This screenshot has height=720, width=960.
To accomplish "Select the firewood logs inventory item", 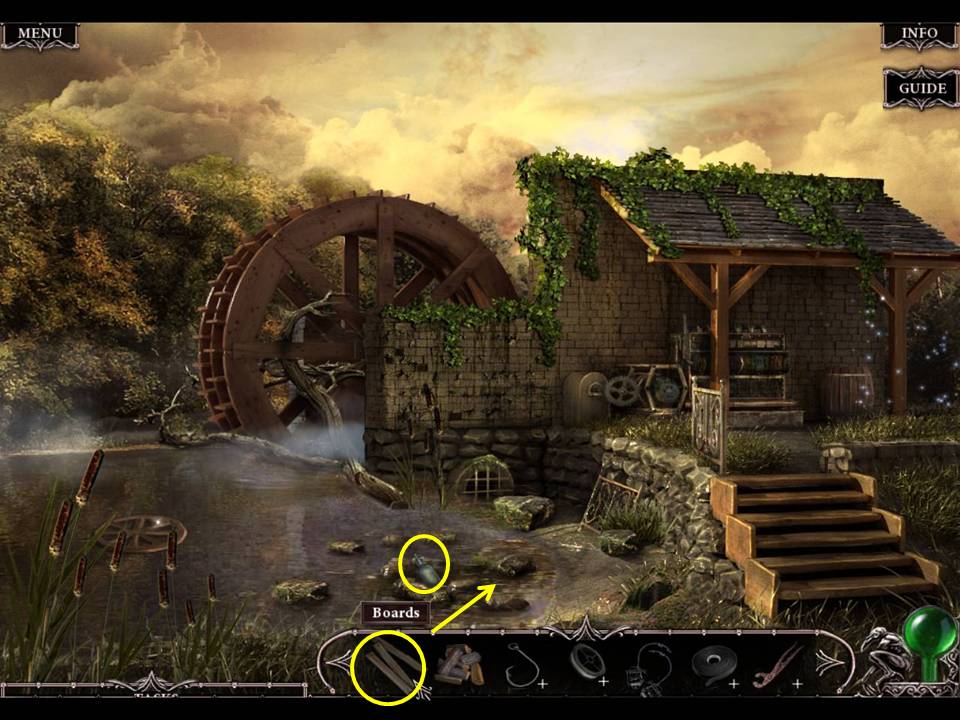I will click(x=459, y=664).
